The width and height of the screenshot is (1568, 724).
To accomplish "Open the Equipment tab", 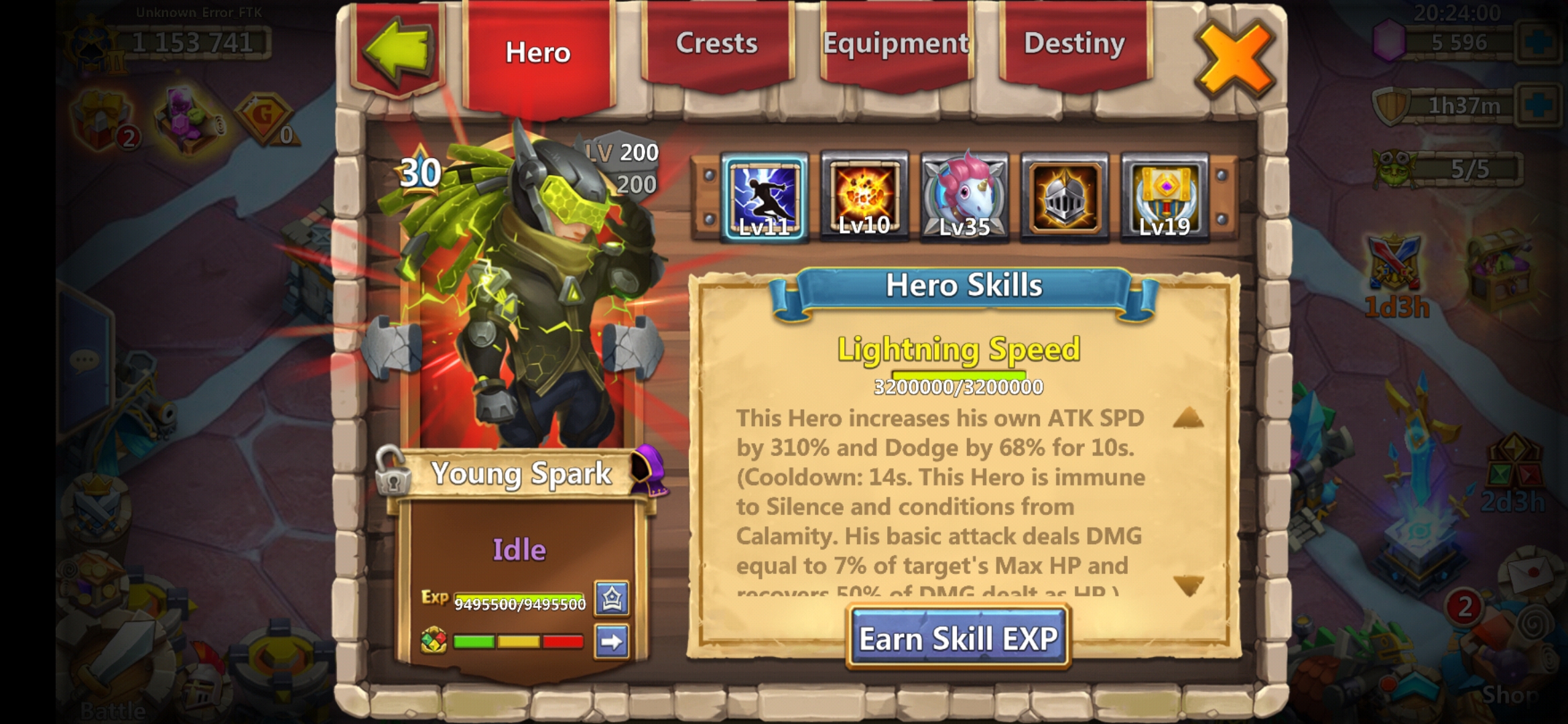I will [895, 44].
